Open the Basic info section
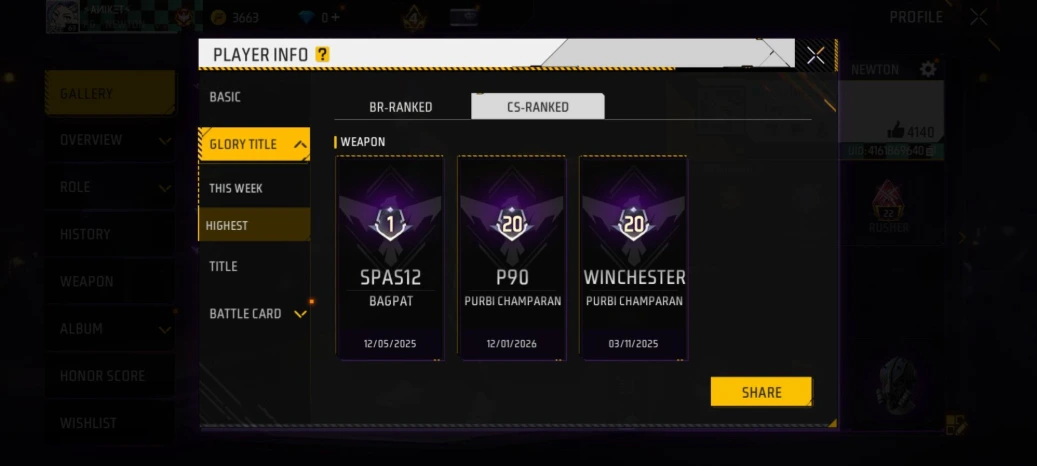 (x=225, y=97)
